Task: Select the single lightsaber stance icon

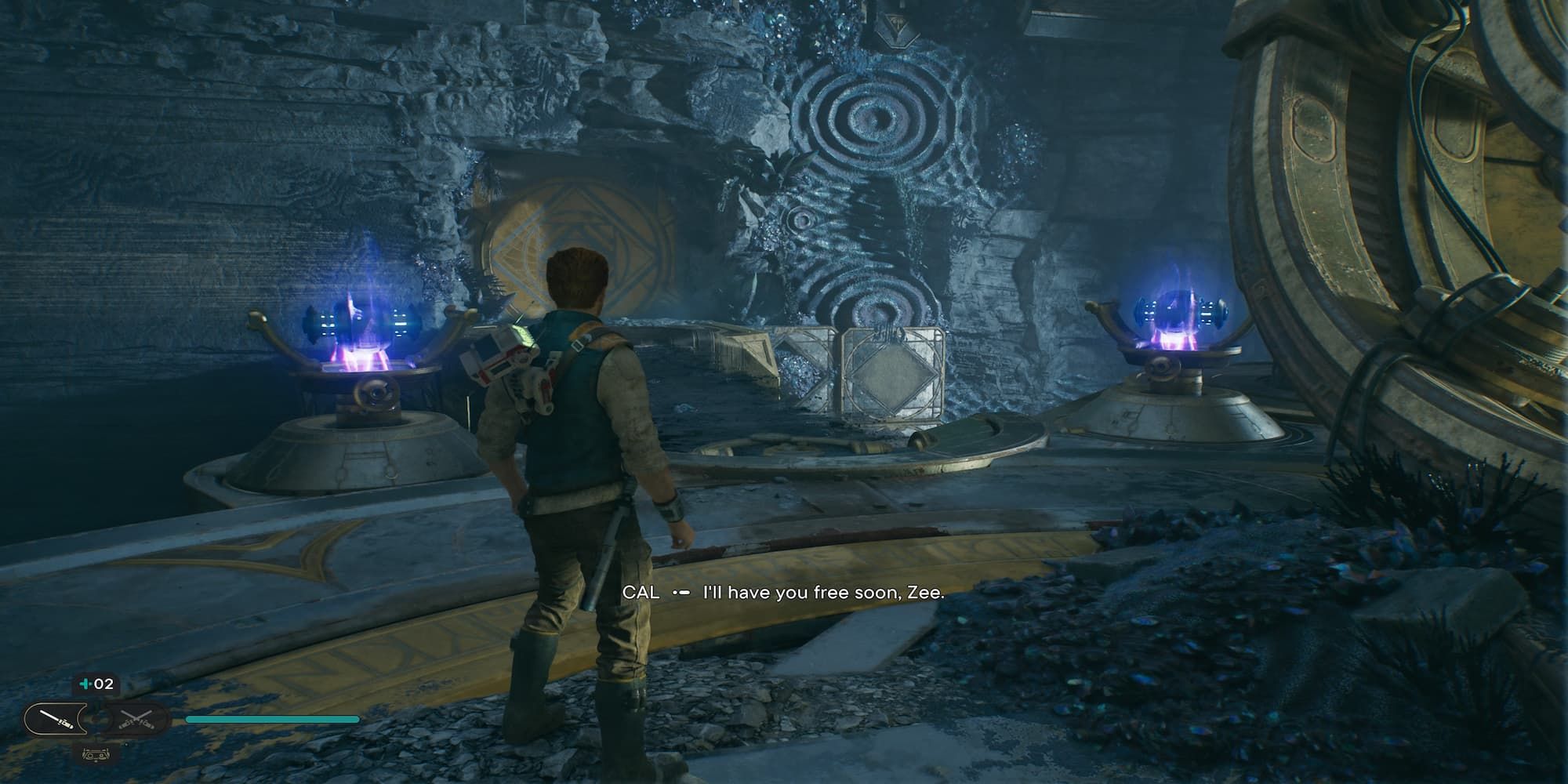Action: pyautogui.click(x=59, y=719)
